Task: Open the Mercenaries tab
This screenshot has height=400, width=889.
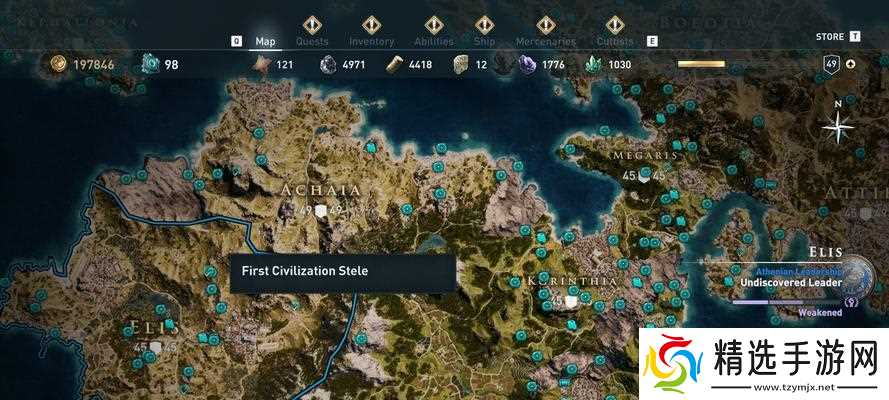Action: point(545,41)
